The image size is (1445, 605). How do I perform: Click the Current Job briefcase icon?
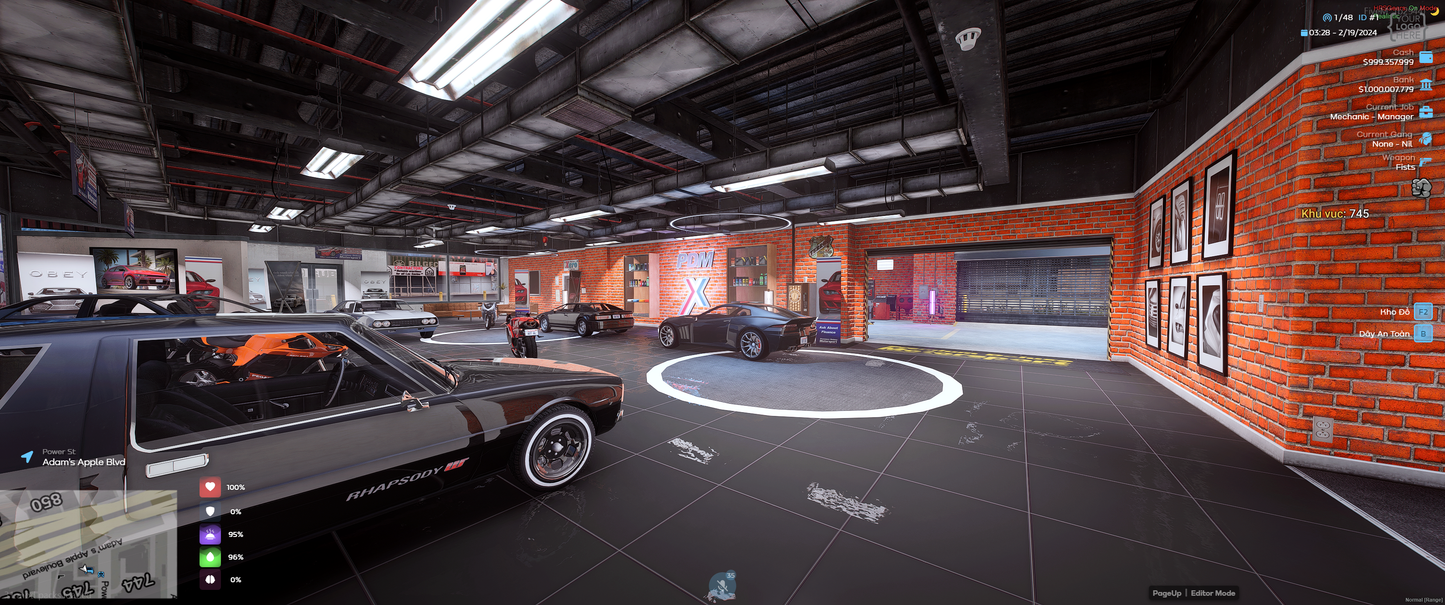coord(1425,112)
